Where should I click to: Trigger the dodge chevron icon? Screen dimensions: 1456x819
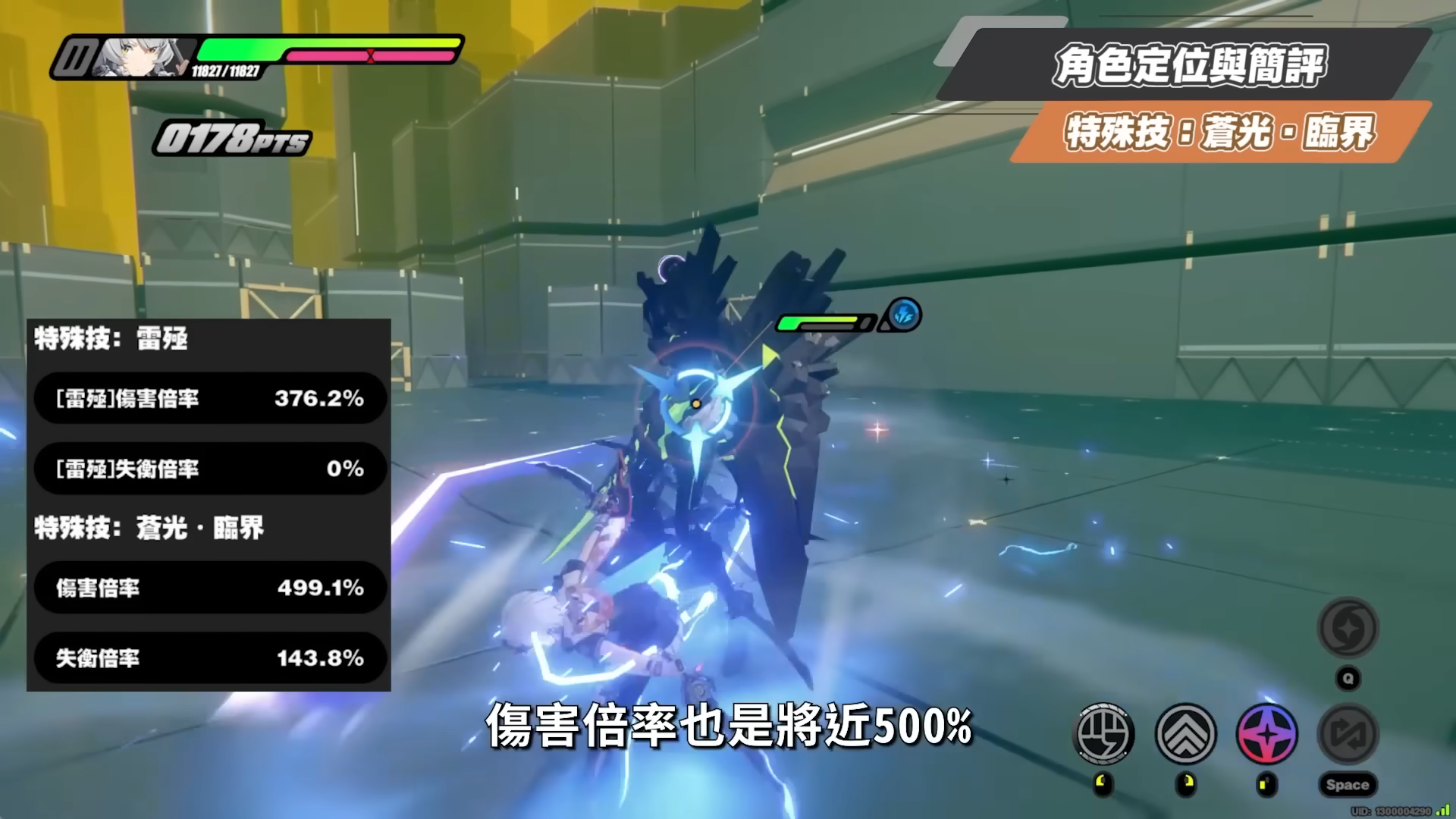pos(1185,733)
